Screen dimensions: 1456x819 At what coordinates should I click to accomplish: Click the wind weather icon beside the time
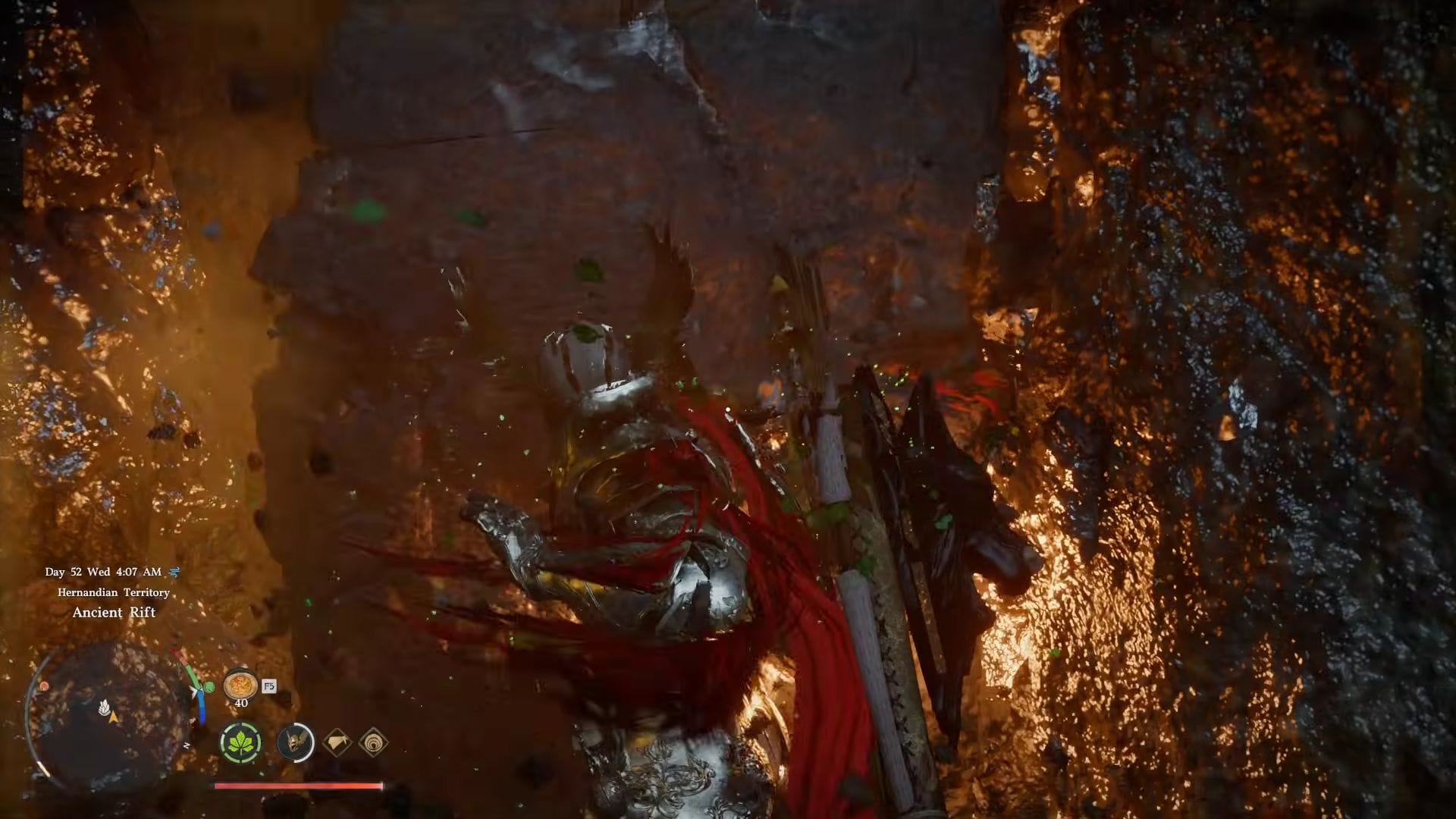pyautogui.click(x=174, y=572)
